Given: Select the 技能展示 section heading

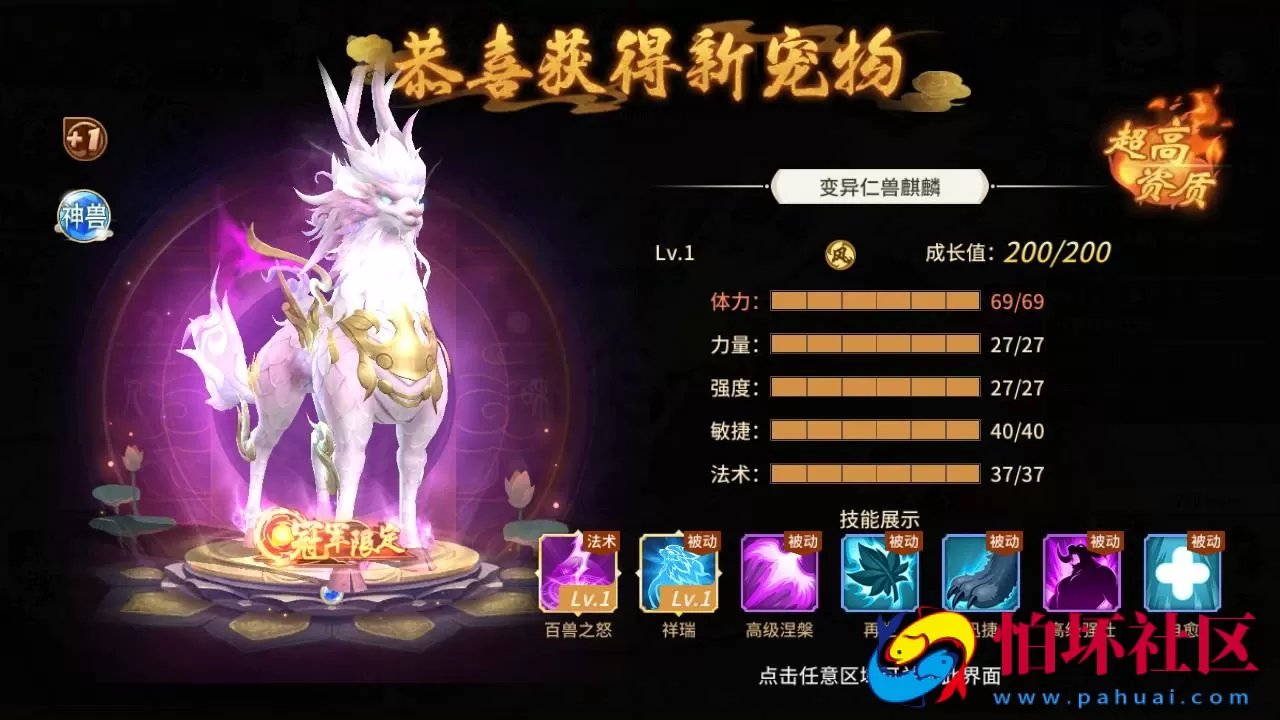Looking at the screenshot, I should (x=880, y=518).
